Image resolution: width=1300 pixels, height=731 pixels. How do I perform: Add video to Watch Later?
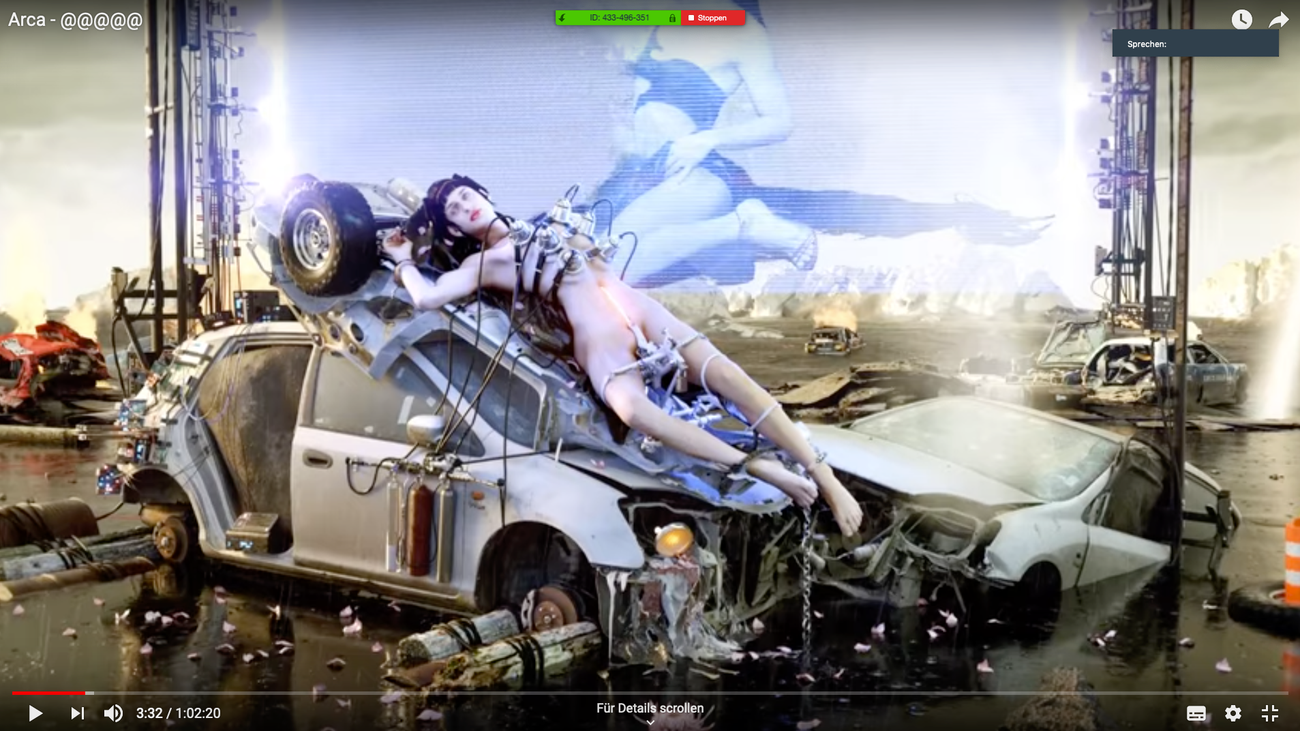click(1241, 19)
